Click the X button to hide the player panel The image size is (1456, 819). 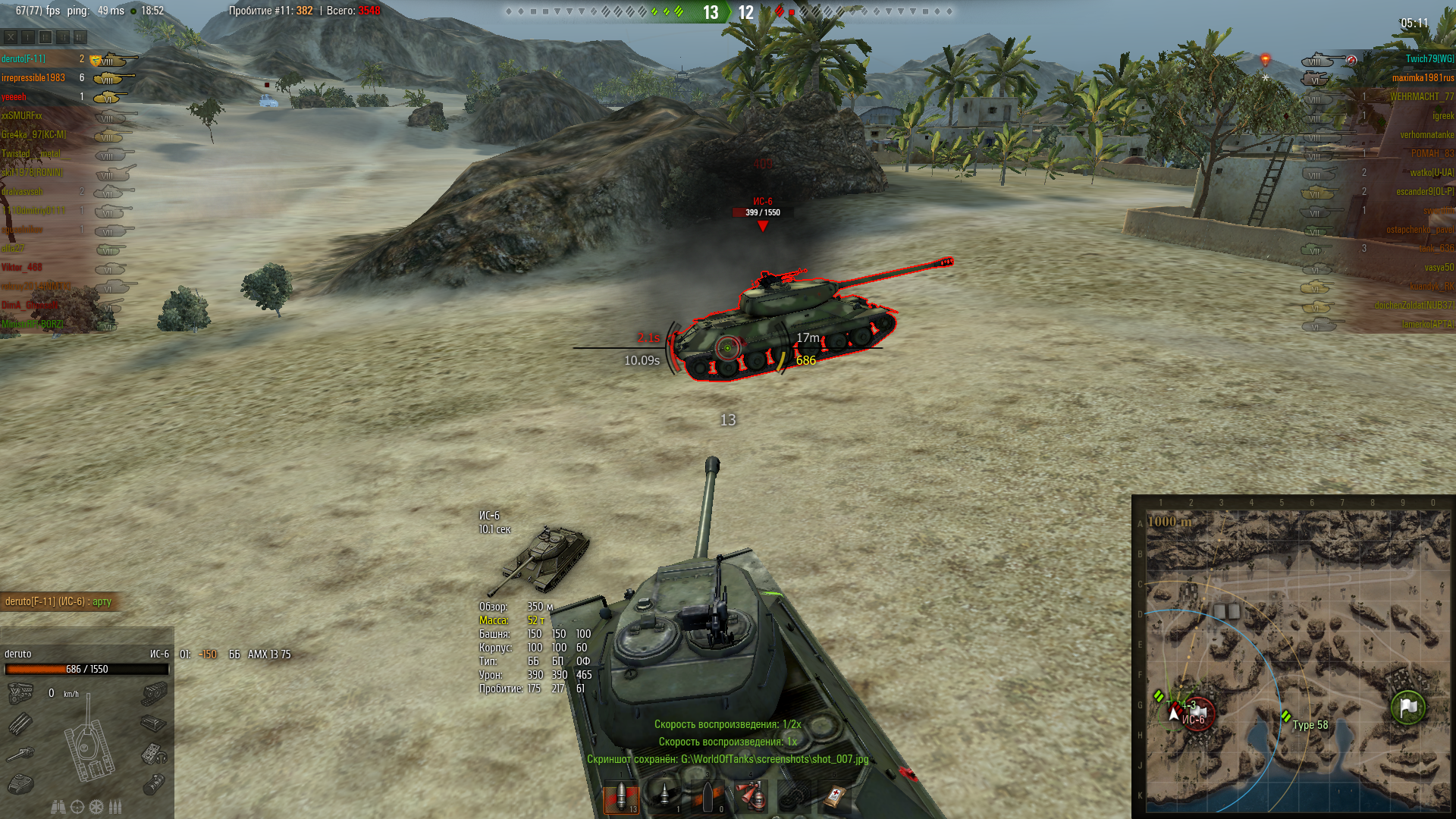[11, 37]
